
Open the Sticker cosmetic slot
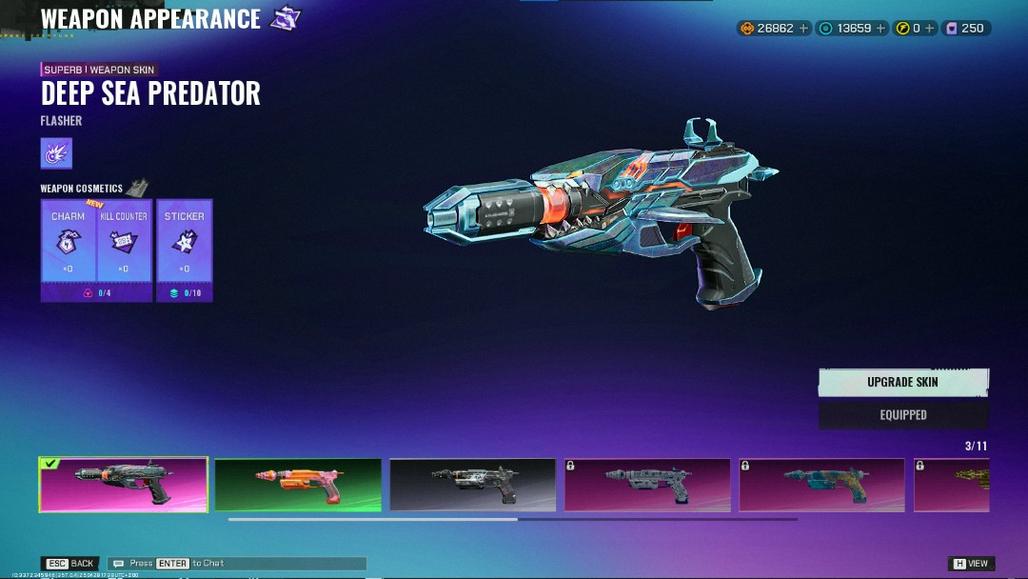[x=184, y=242]
